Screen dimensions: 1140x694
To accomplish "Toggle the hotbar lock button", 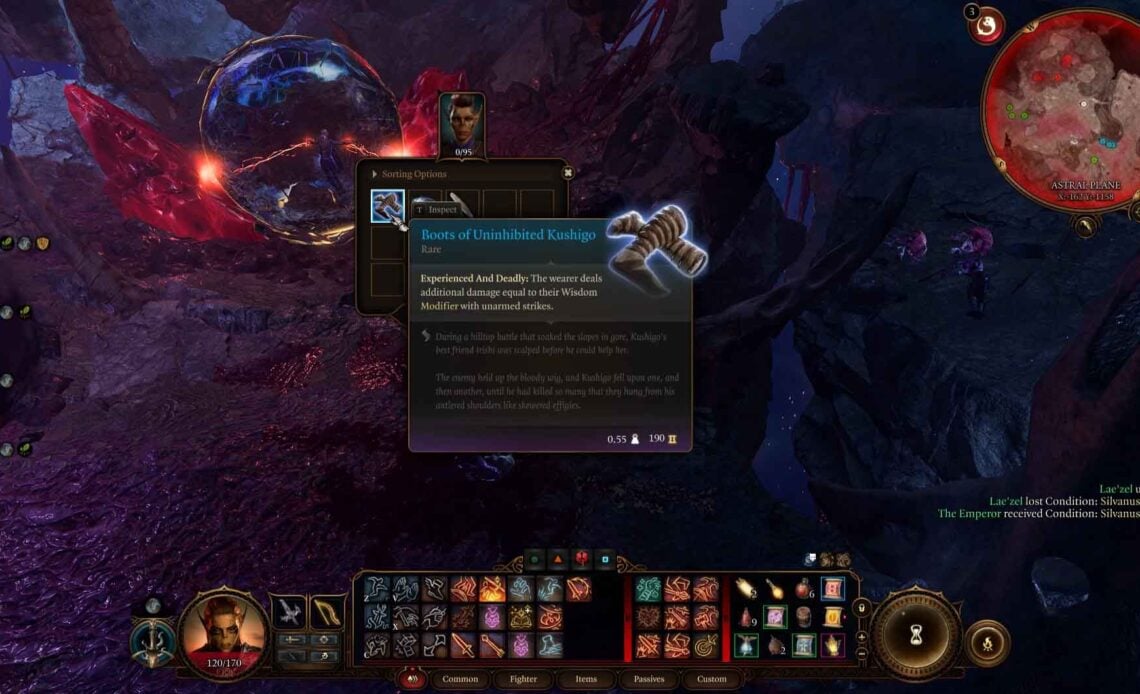I will tap(862, 607).
